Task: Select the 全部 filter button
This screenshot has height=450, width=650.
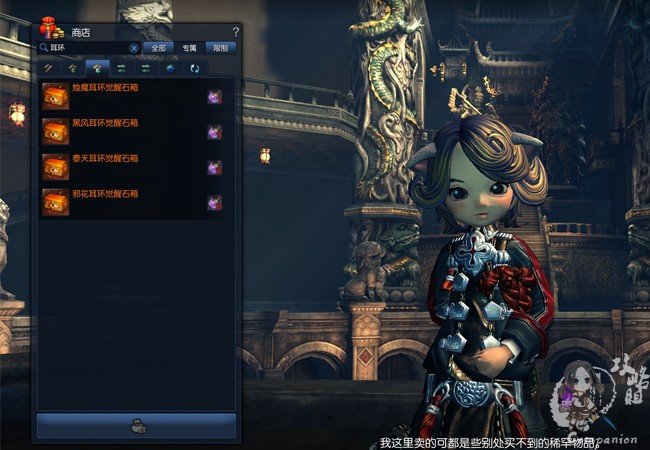Action: pos(157,47)
